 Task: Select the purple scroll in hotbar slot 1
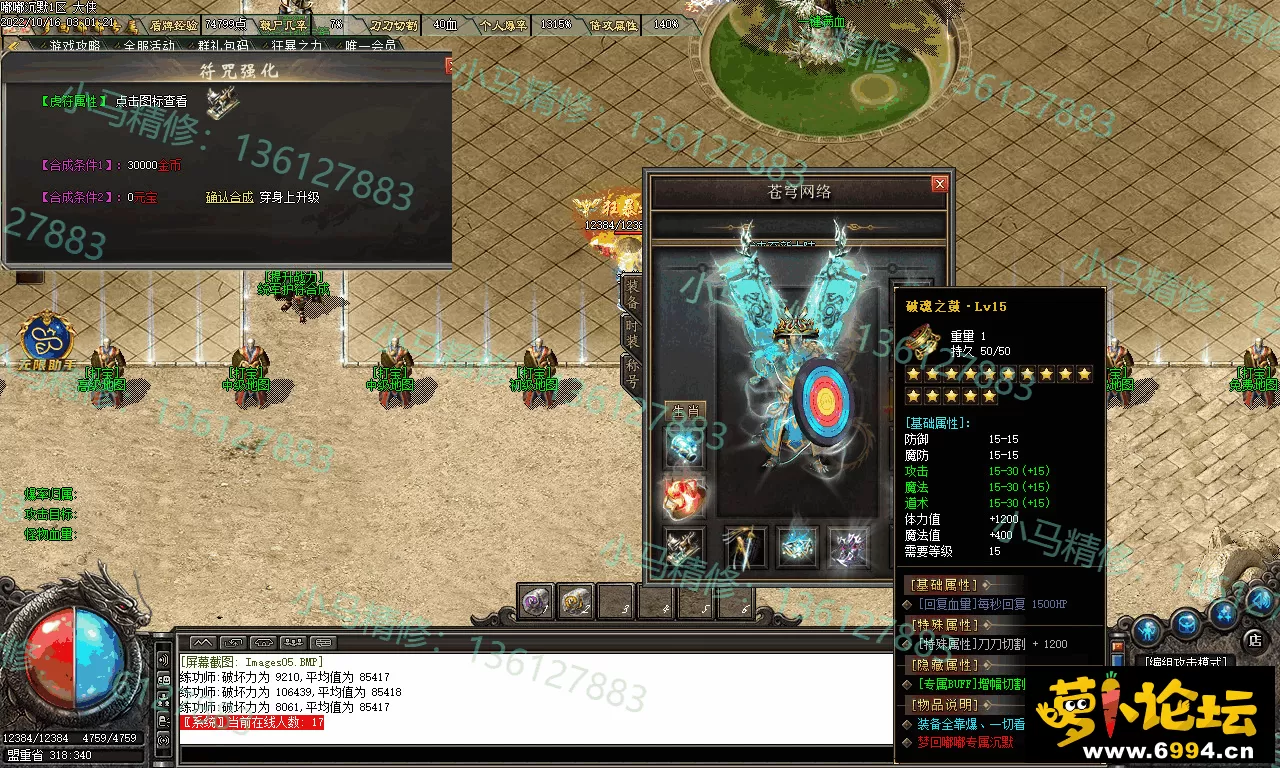537,602
